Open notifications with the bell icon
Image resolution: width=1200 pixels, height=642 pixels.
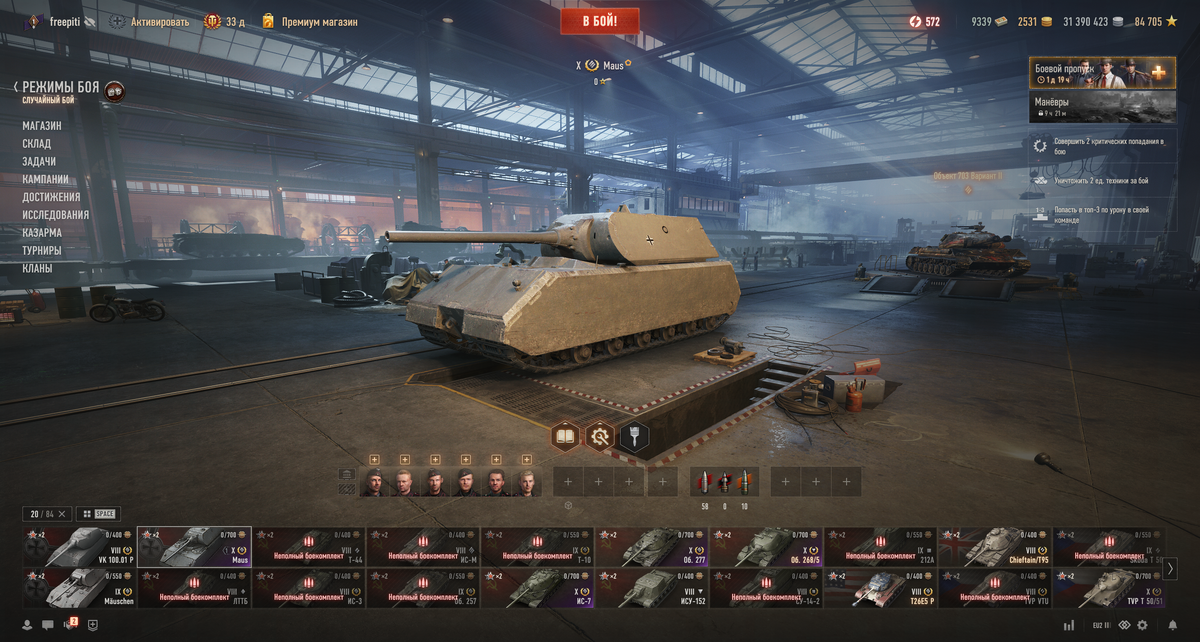tap(1173, 625)
